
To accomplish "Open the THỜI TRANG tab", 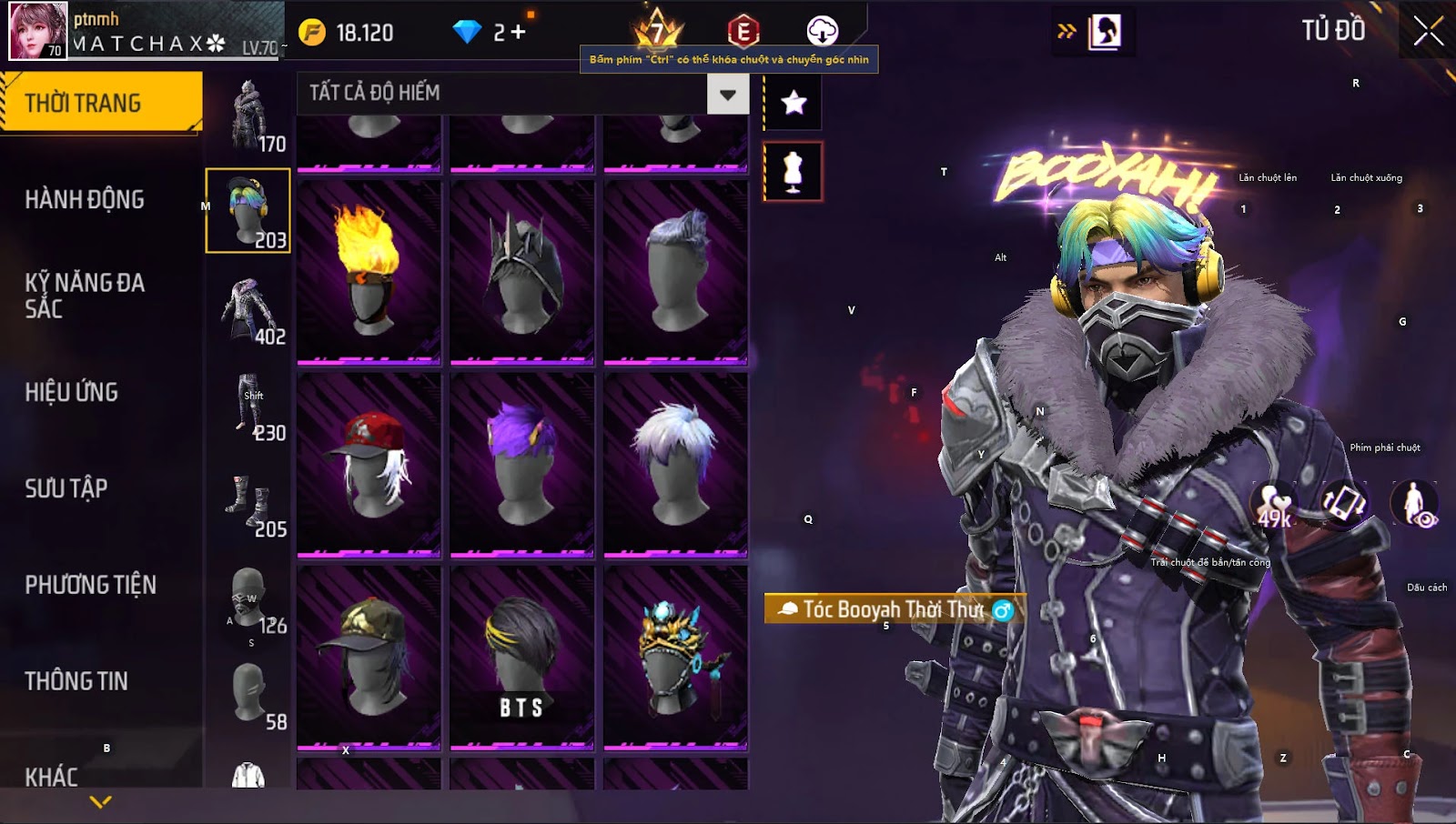I will point(100,103).
